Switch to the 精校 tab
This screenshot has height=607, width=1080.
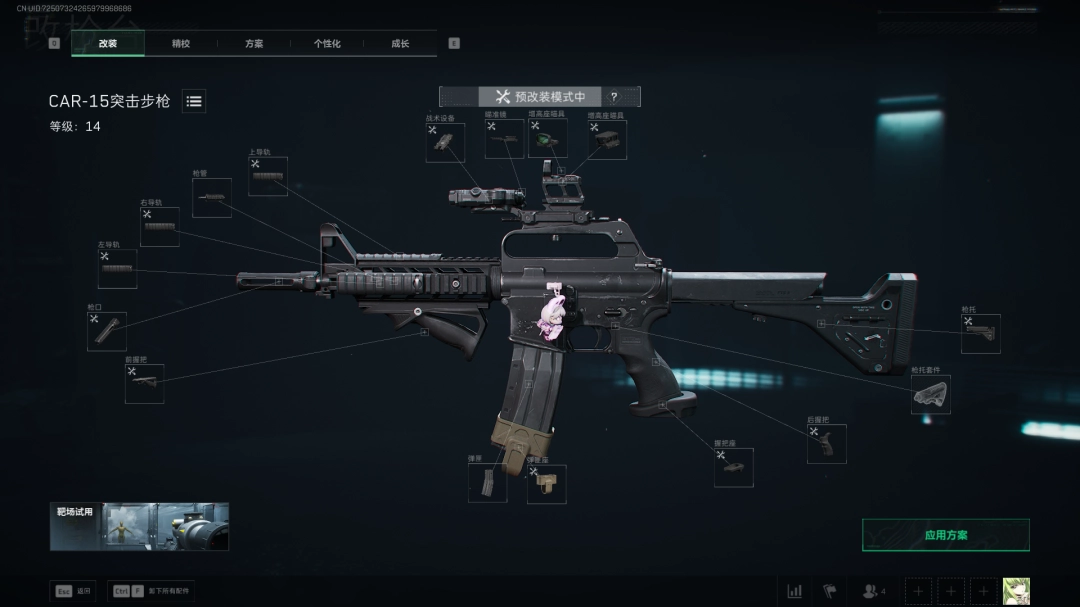click(181, 44)
